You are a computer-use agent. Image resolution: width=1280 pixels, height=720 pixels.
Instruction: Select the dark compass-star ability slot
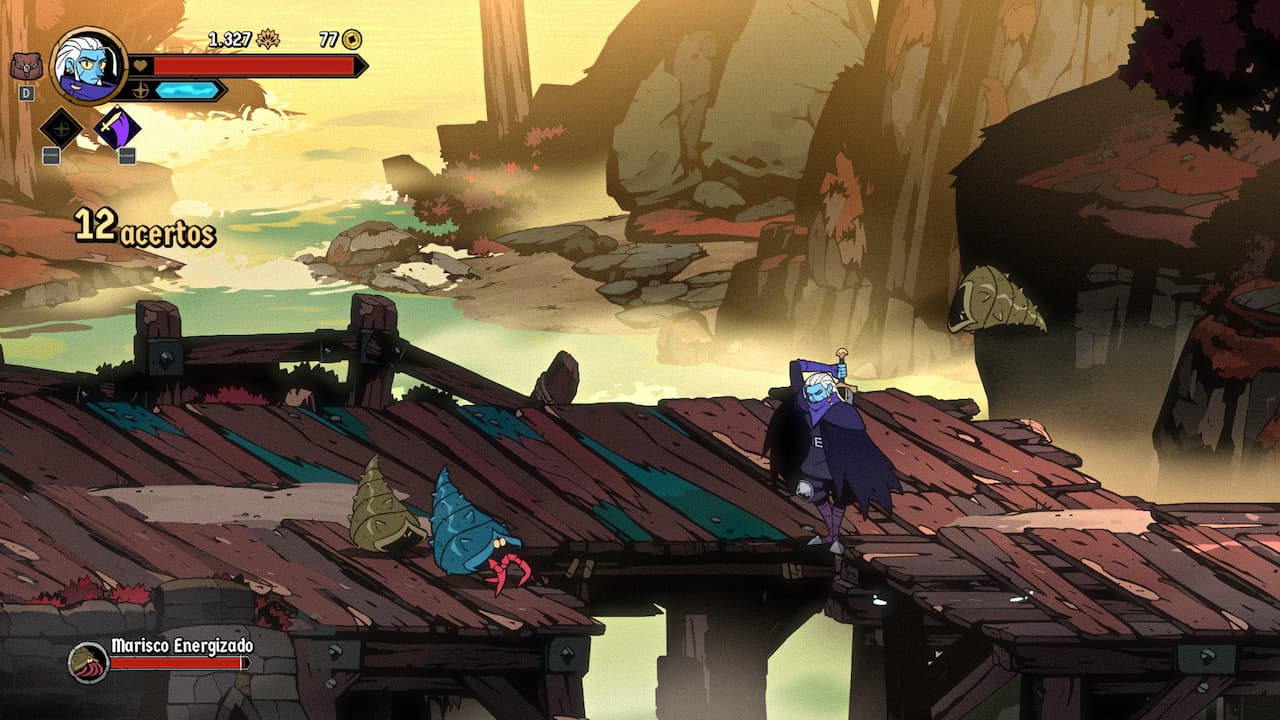coord(61,128)
